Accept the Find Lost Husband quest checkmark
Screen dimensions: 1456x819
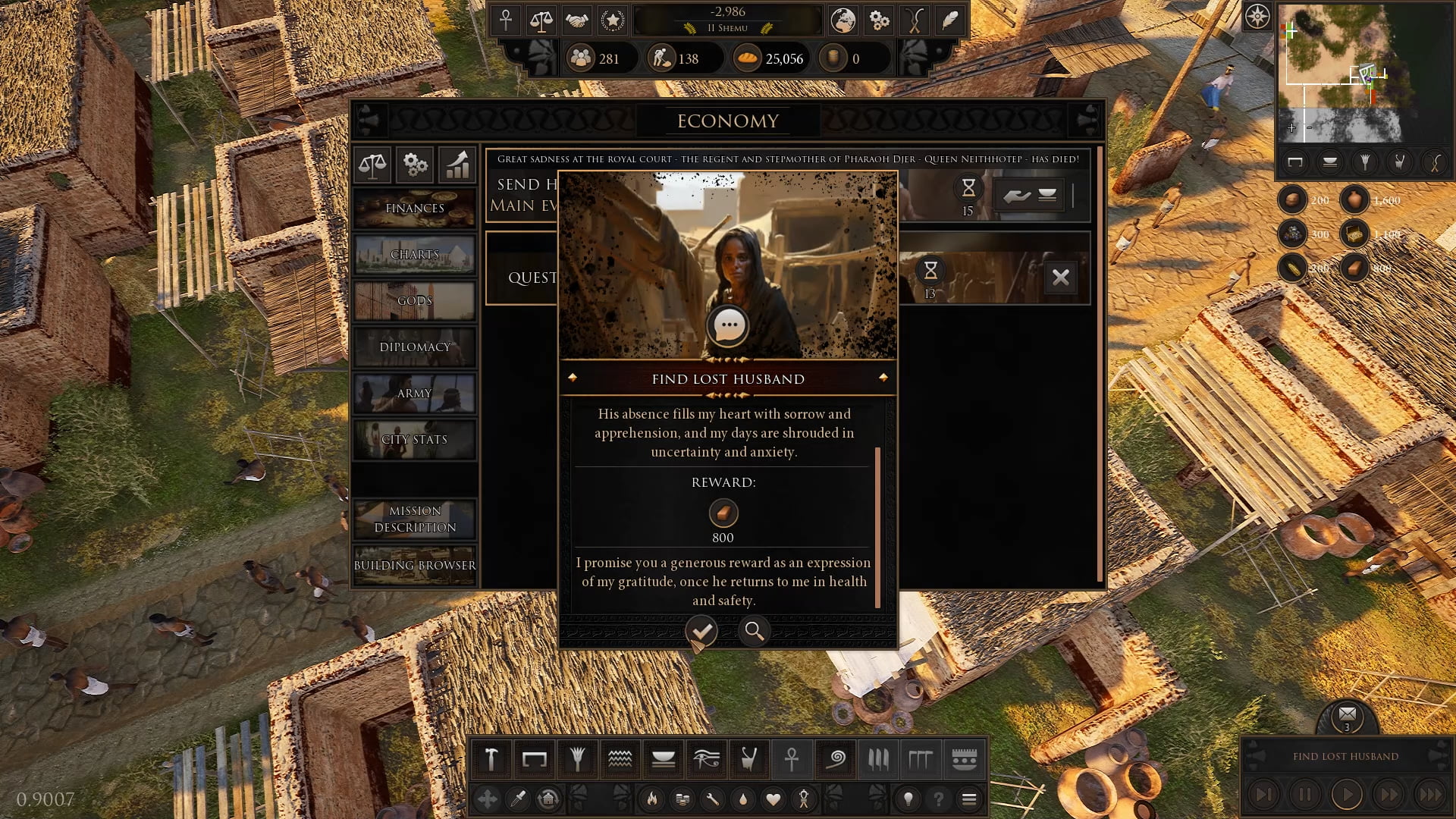701,630
